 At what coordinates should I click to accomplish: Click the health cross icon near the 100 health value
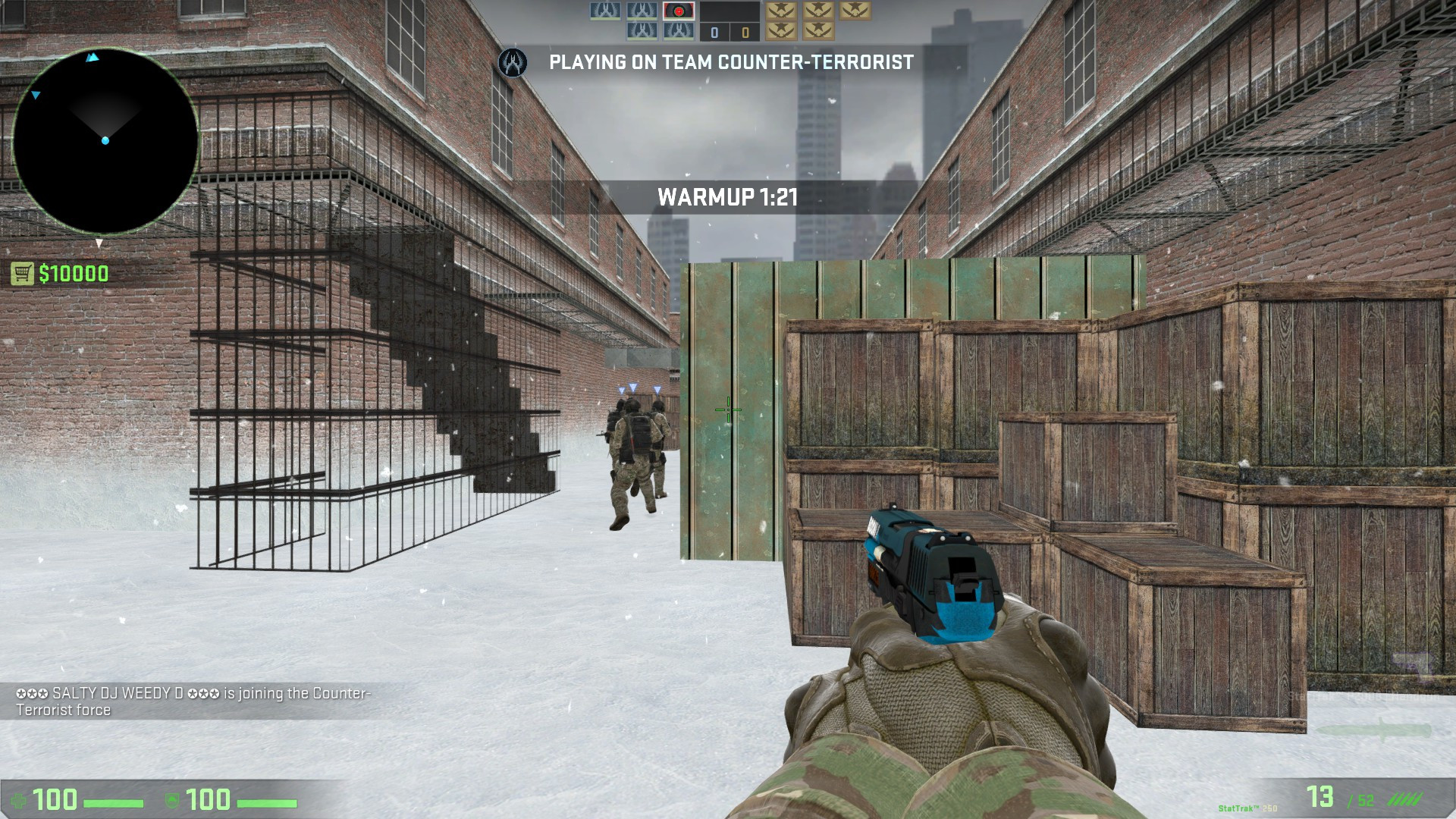(x=19, y=802)
